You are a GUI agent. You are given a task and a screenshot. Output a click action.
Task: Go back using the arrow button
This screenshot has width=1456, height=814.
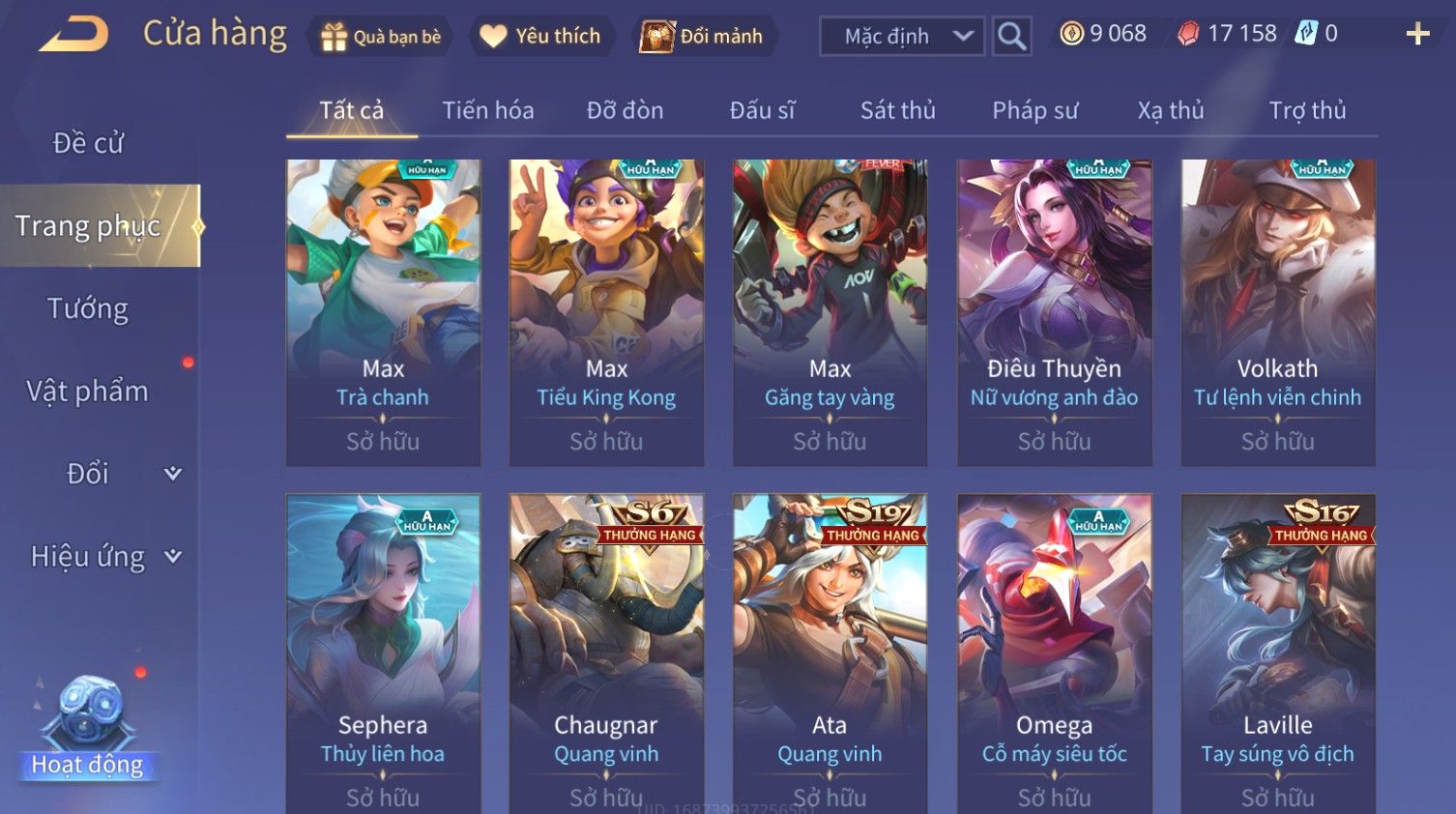click(74, 35)
